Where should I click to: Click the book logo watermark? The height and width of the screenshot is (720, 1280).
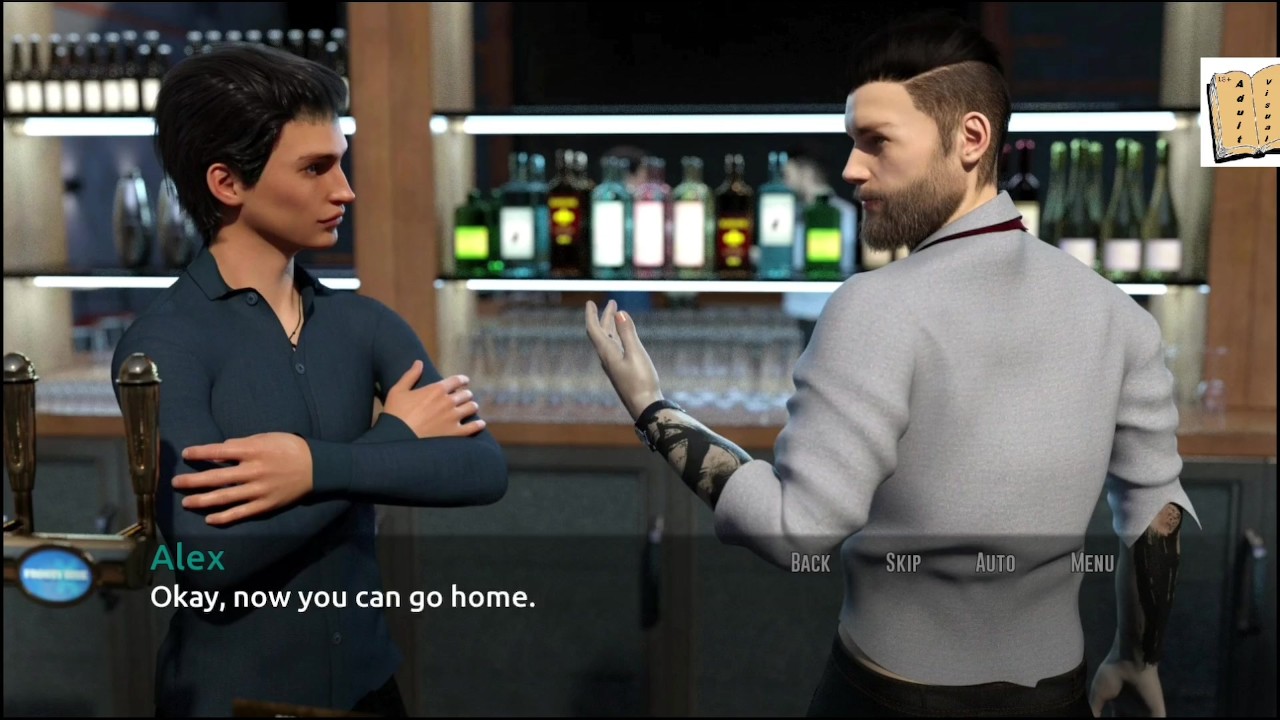pos(1240,112)
